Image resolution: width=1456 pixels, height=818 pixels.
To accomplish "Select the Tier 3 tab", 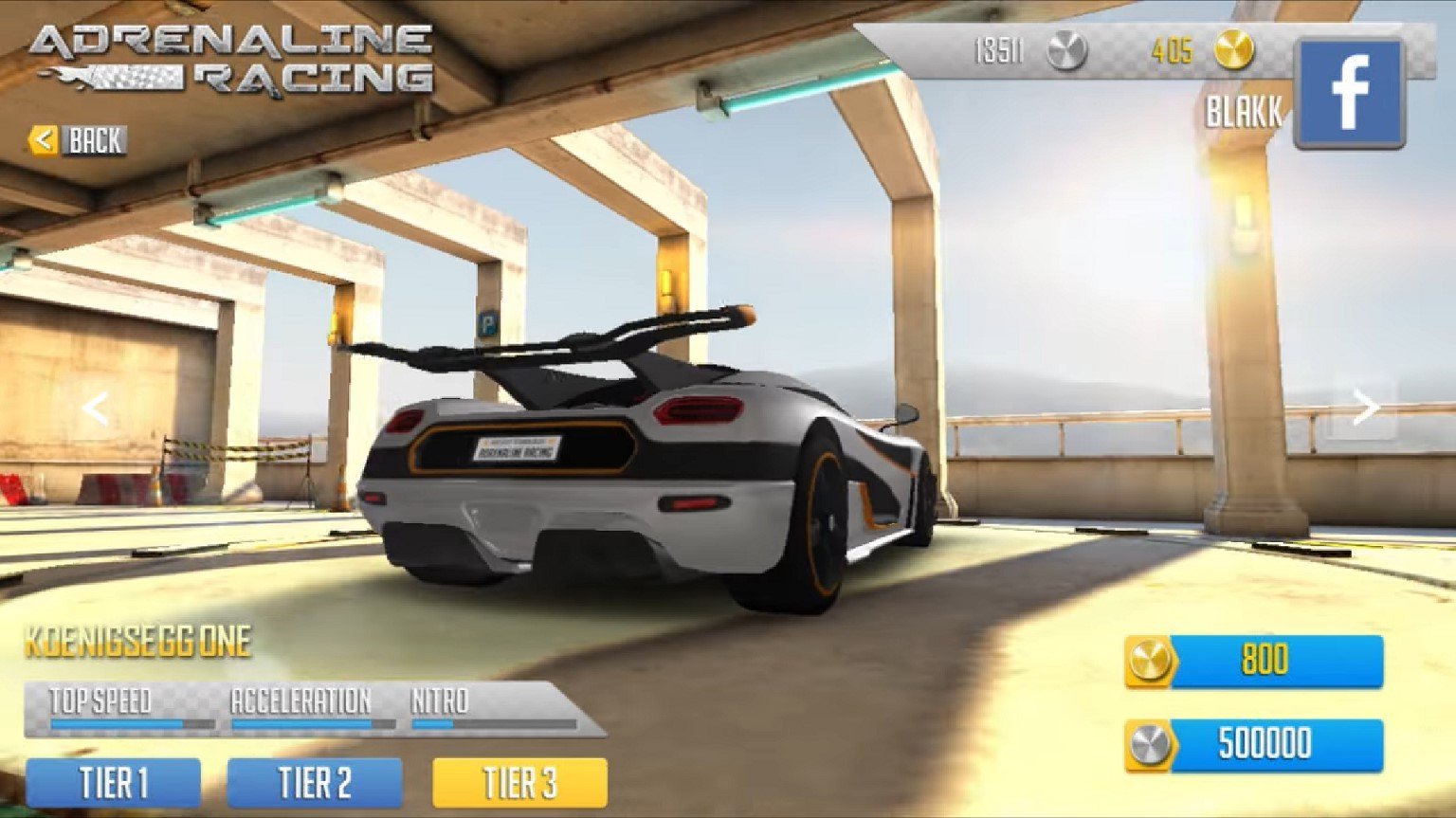I will click(x=519, y=784).
